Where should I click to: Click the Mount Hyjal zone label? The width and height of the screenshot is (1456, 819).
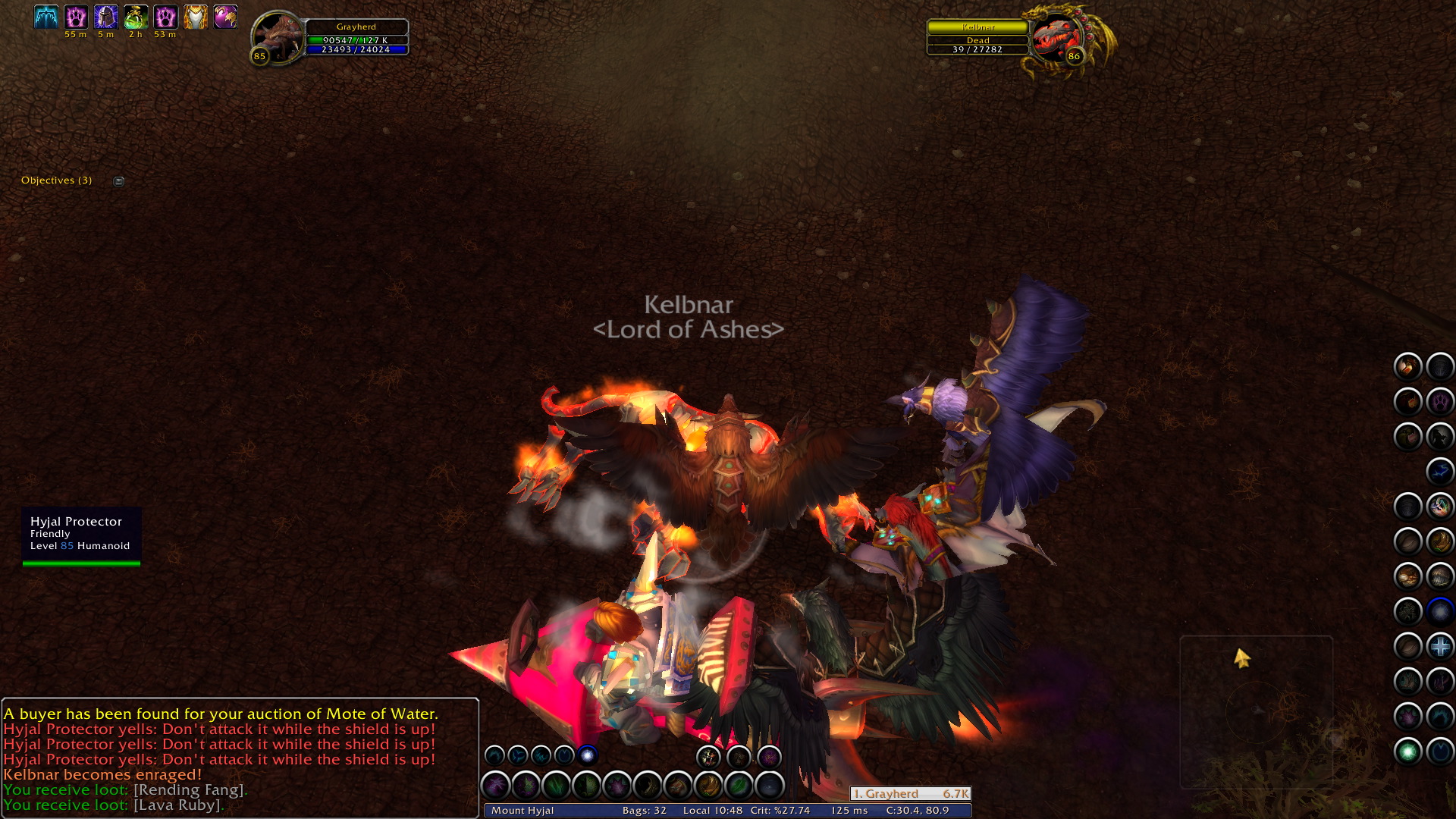pyautogui.click(x=522, y=811)
